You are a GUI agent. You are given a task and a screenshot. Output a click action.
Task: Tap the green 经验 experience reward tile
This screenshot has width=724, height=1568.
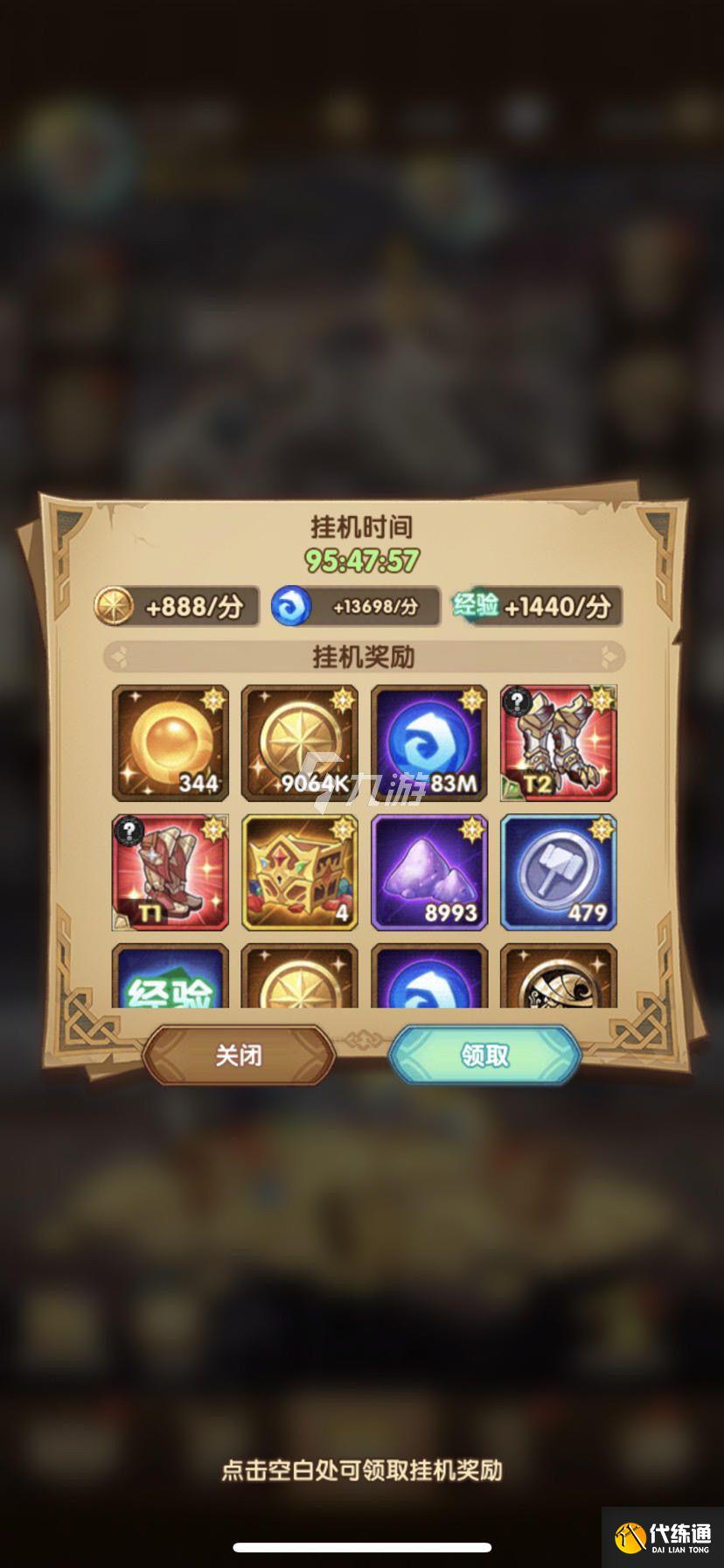pyautogui.click(x=171, y=979)
